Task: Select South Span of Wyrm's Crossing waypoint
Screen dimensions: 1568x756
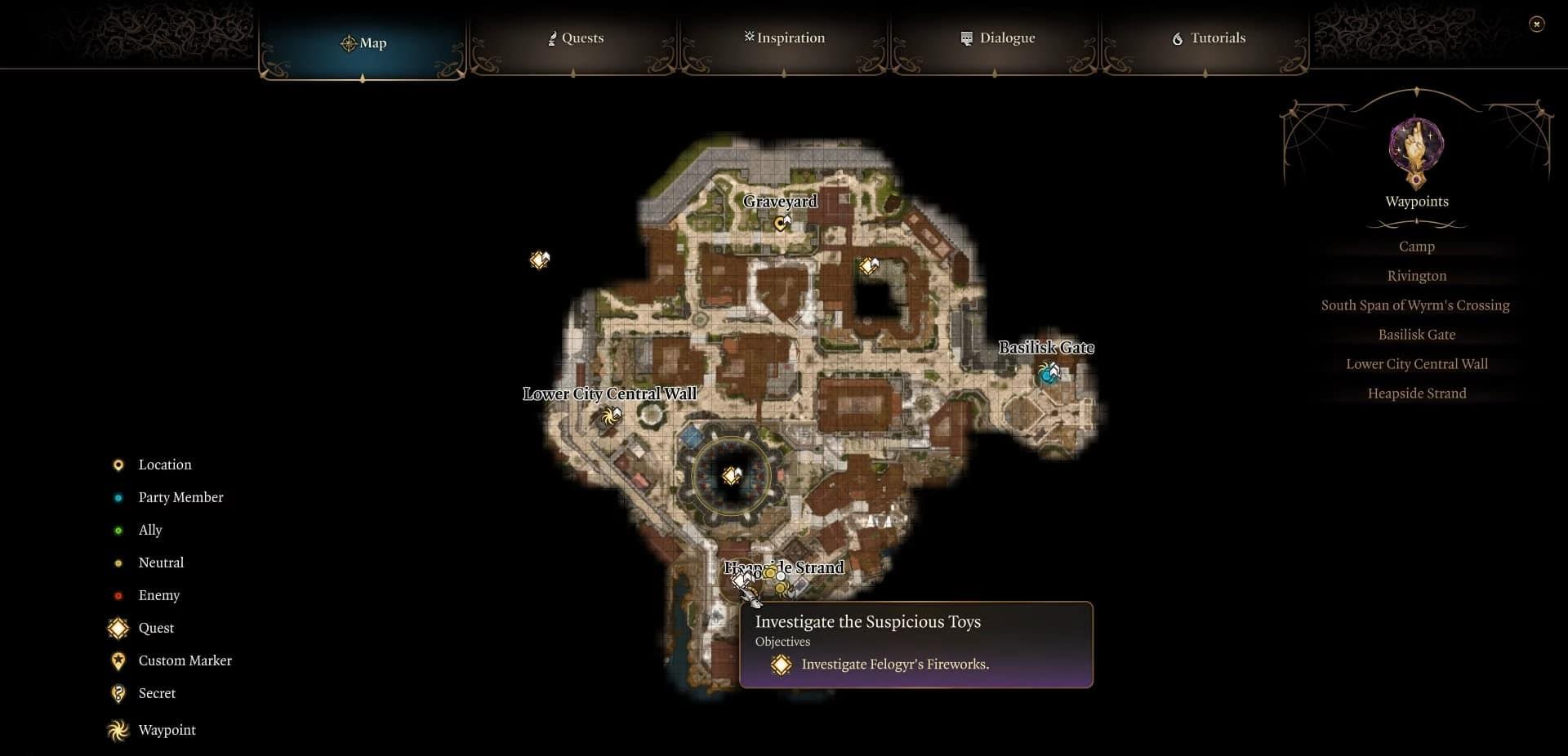Action: click(x=1415, y=305)
